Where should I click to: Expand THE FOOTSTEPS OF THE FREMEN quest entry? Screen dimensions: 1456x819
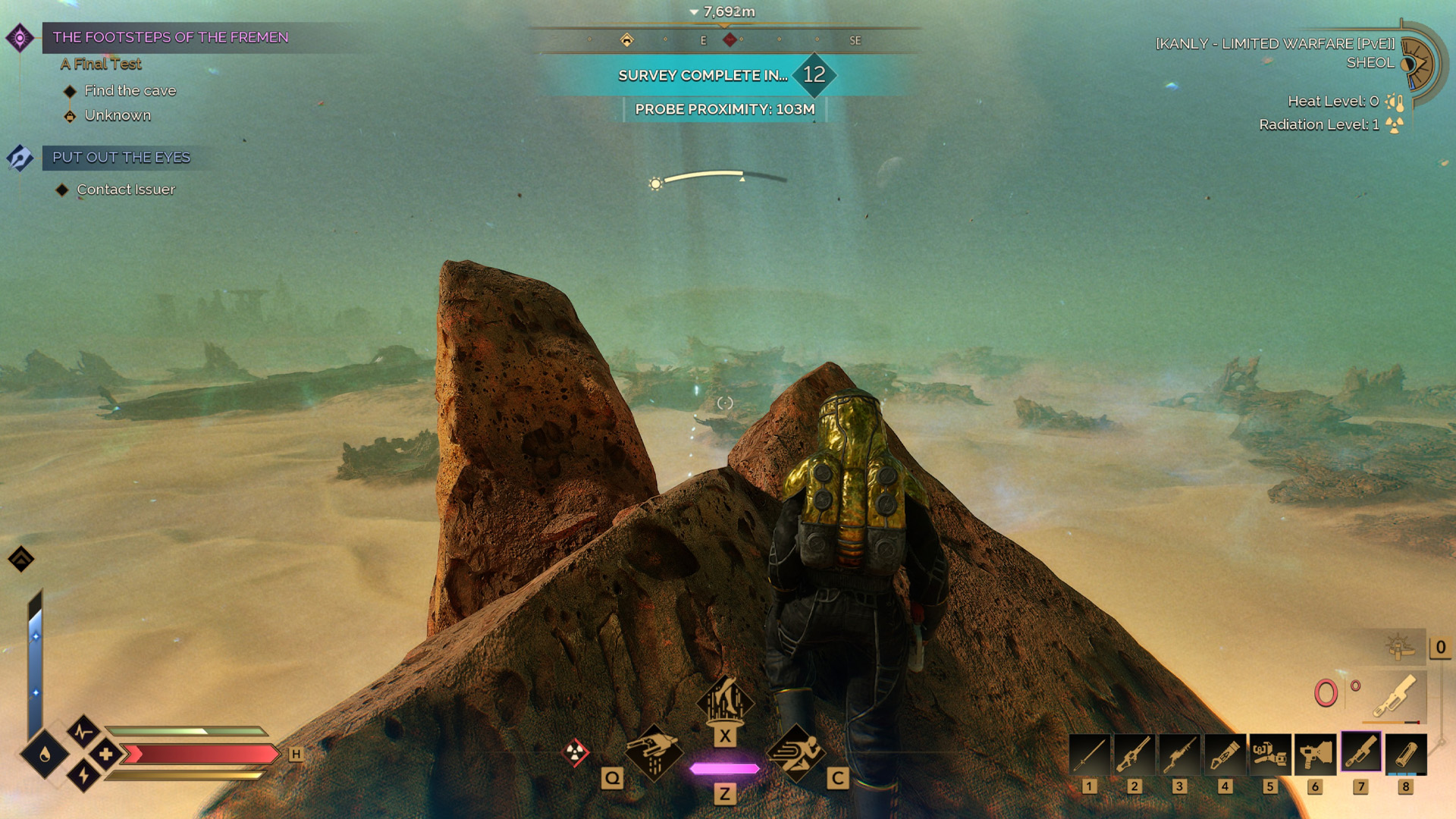coord(171,36)
